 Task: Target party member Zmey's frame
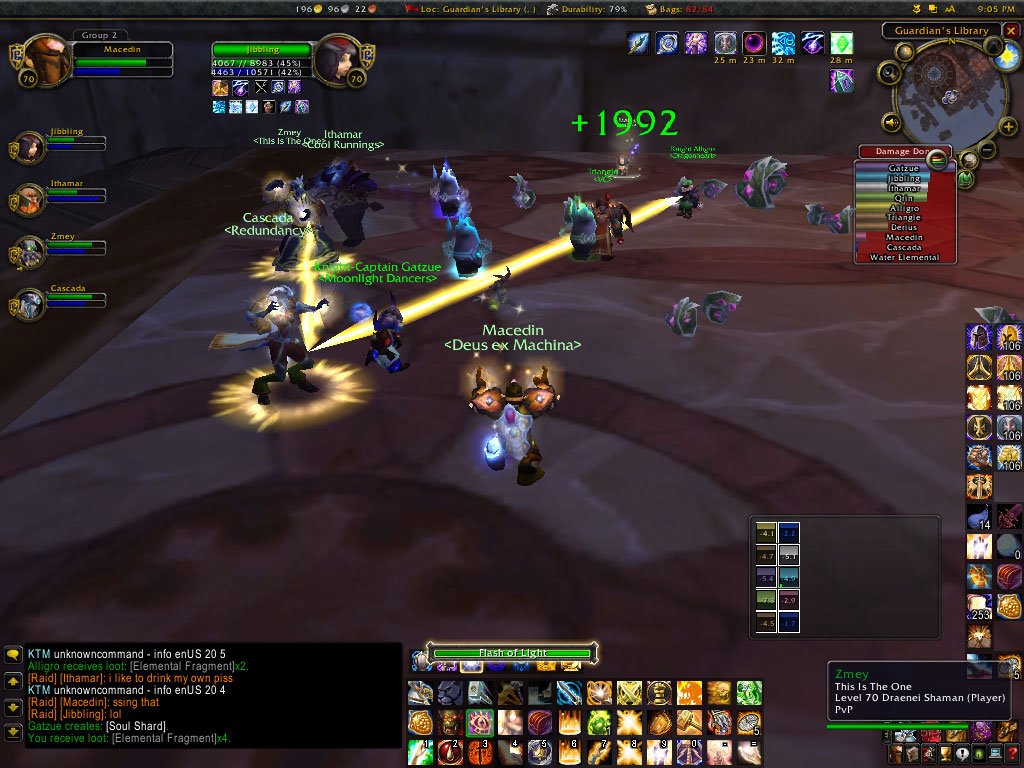point(28,251)
